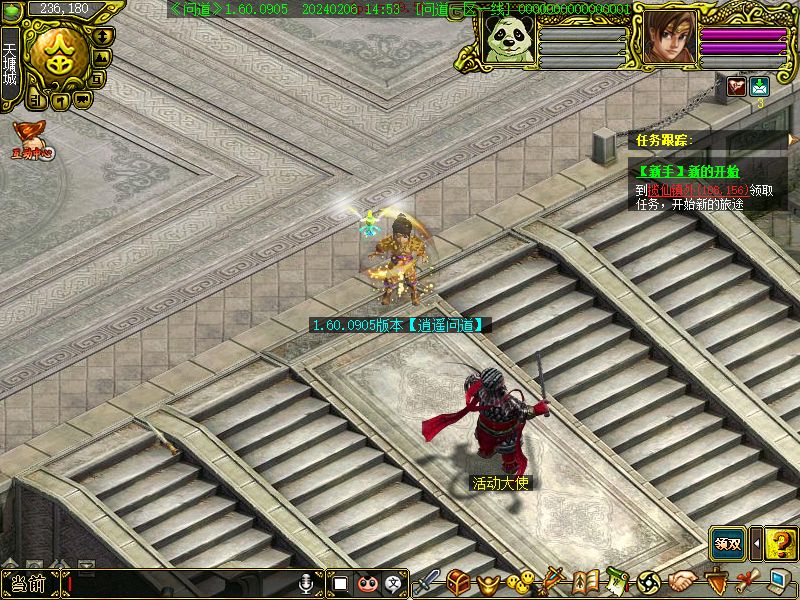The image size is (800, 600).
Task: Open the yellow question mark help button
Action: pyautogui.click(x=781, y=544)
